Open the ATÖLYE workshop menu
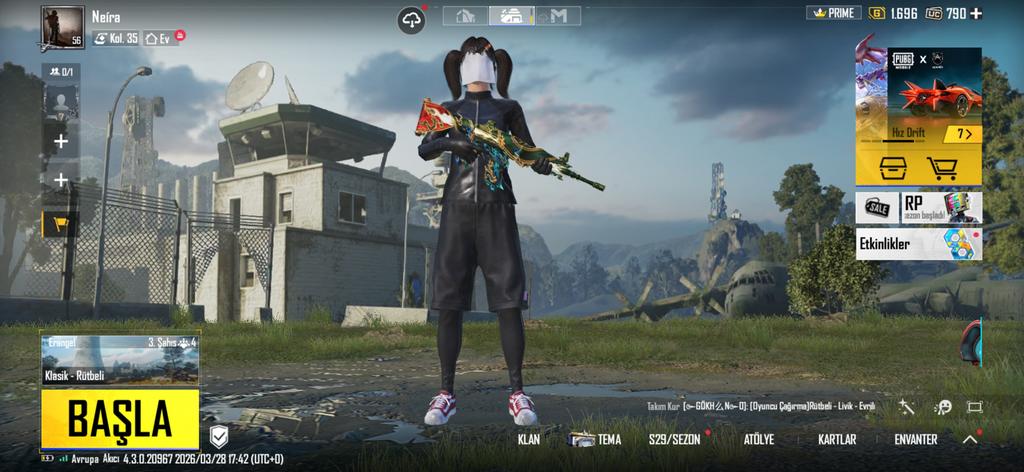Screen dimensions: 1024x472 tap(759, 439)
